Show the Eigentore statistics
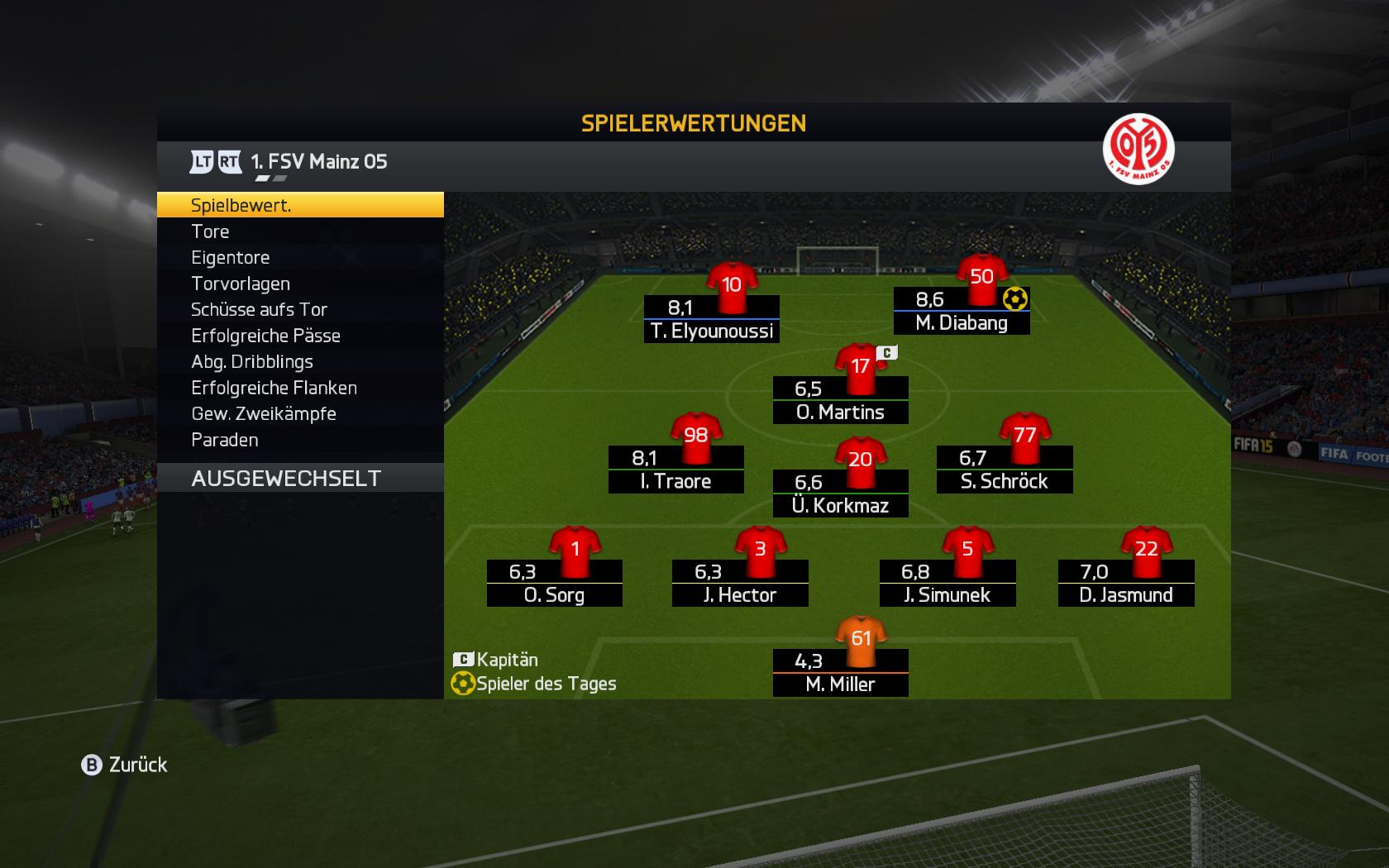The image size is (1389, 868). coord(299,257)
